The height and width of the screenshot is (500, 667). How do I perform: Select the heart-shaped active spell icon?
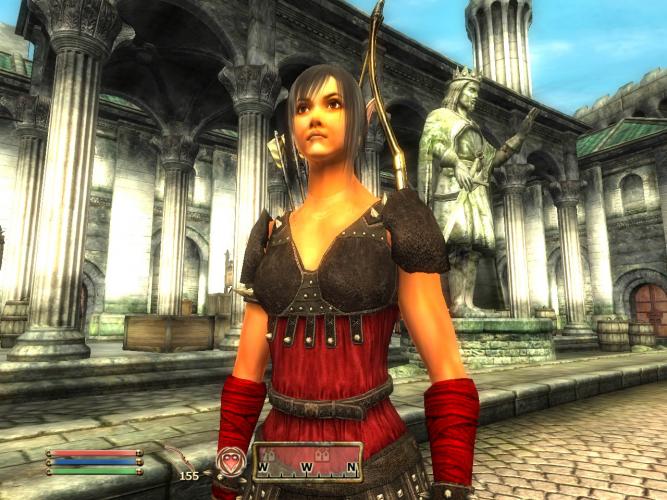click(230, 461)
